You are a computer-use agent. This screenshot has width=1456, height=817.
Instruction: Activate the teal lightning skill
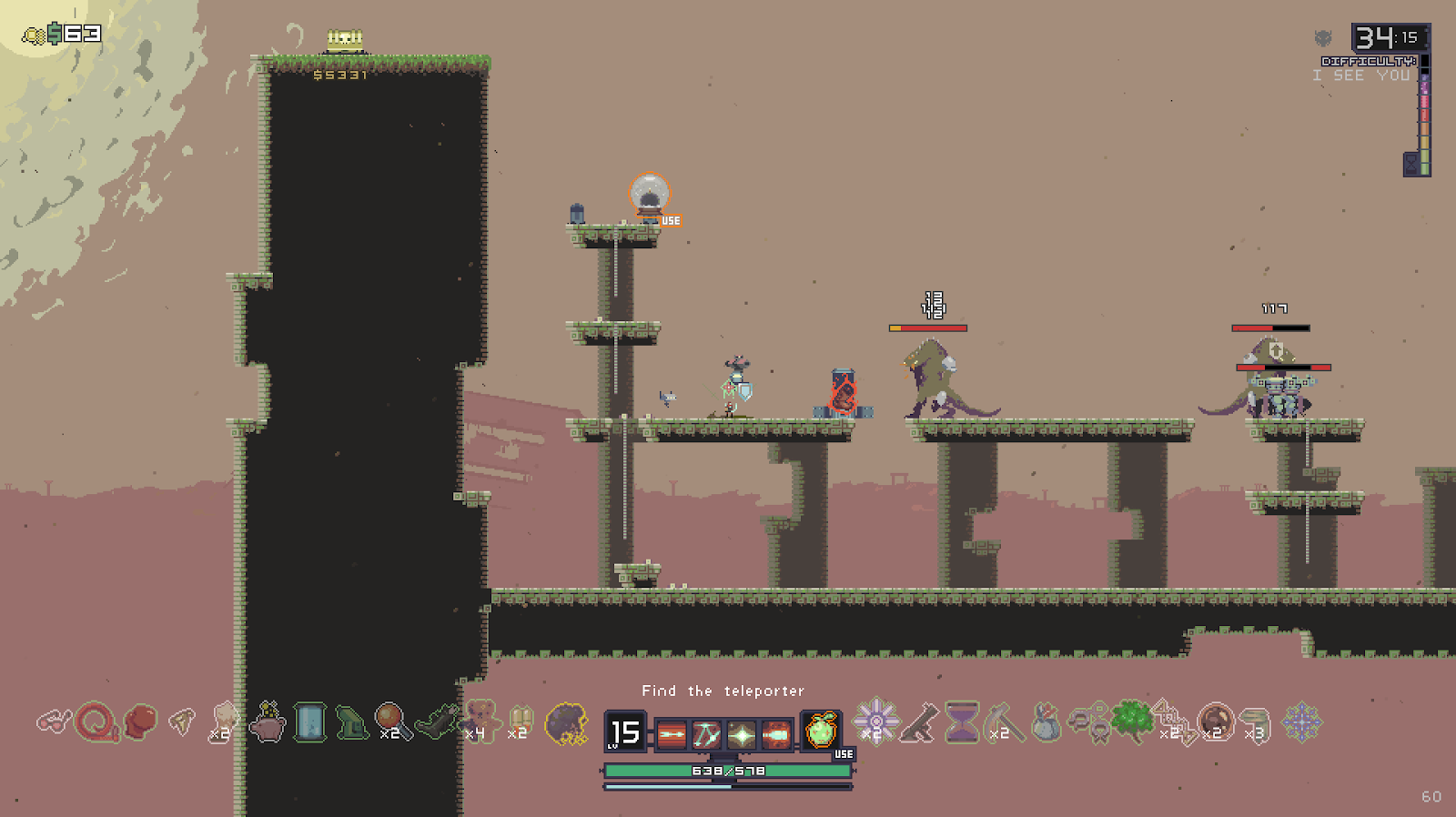pyautogui.click(x=707, y=734)
